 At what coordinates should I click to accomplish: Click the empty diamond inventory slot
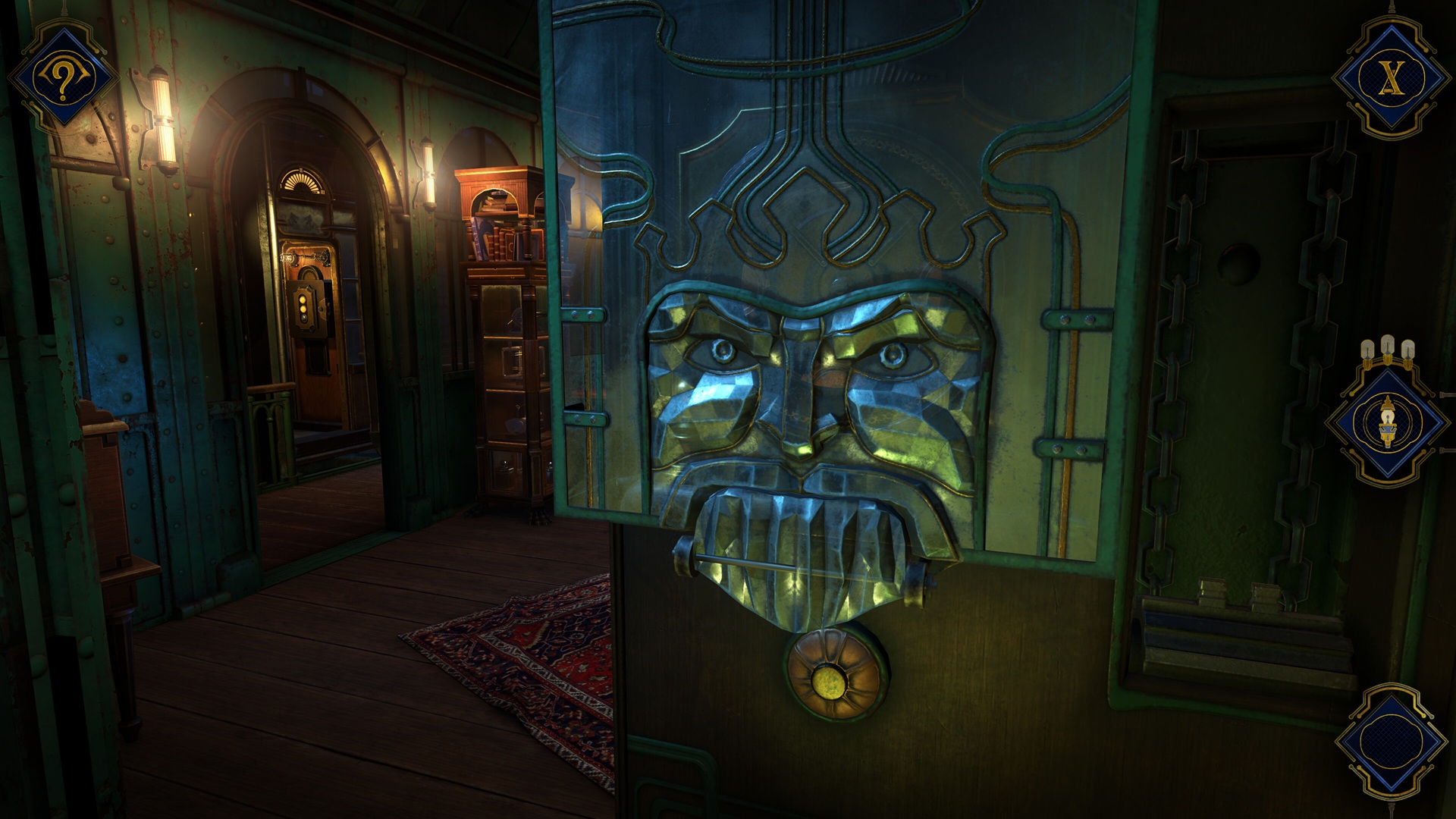tap(1389, 740)
